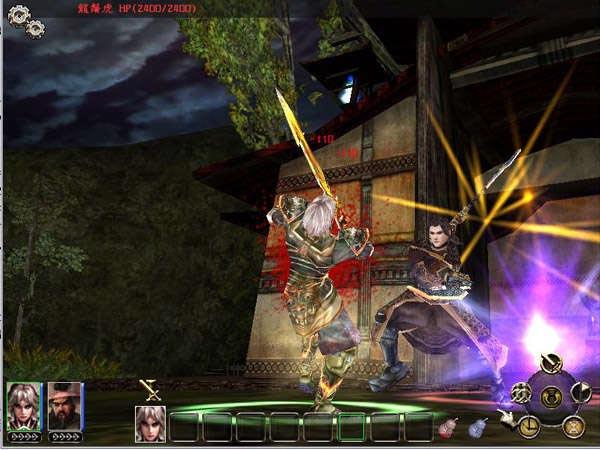This screenshot has width=600, height=450.
Task: Activate the clock-like icon on the wheel
Action: 529,425
